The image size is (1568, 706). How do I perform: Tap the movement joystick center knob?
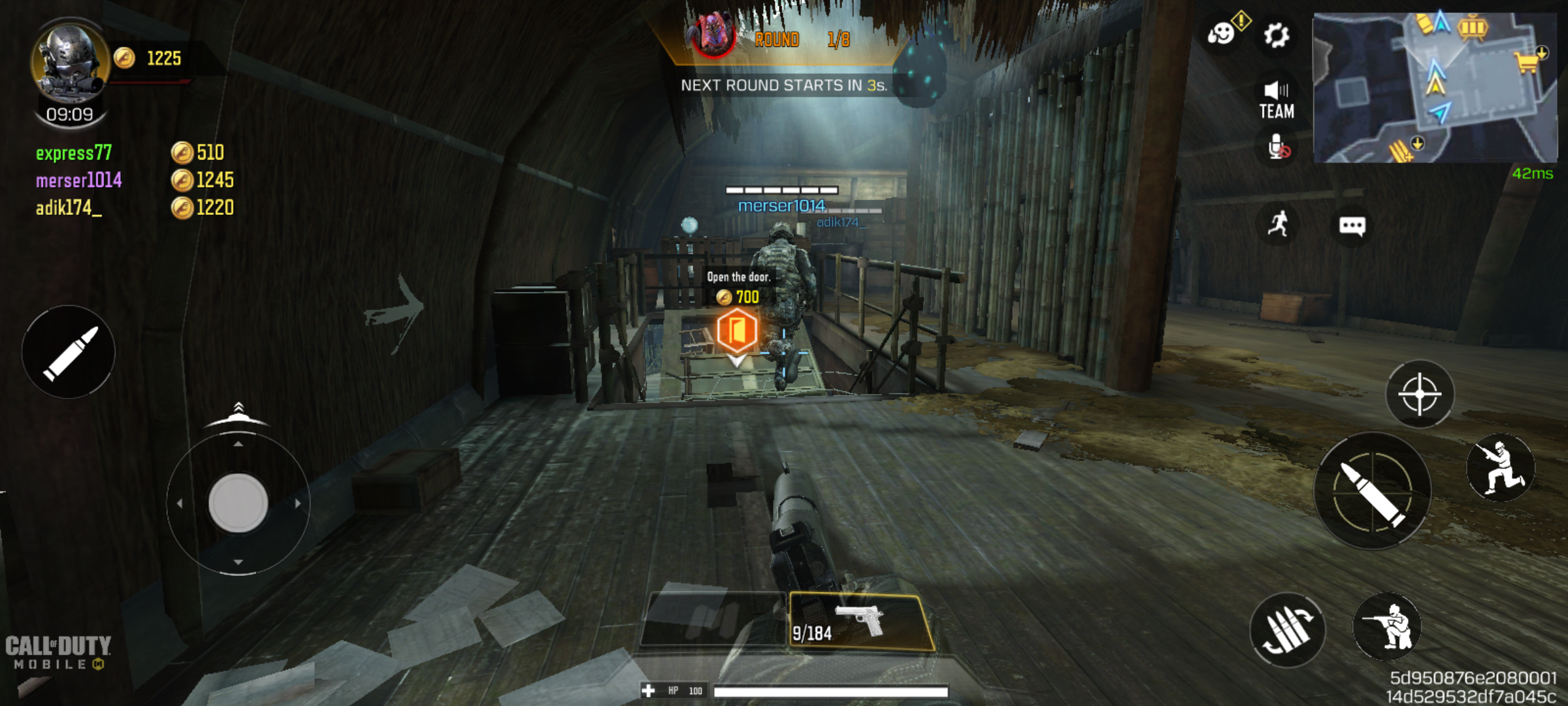point(238,503)
